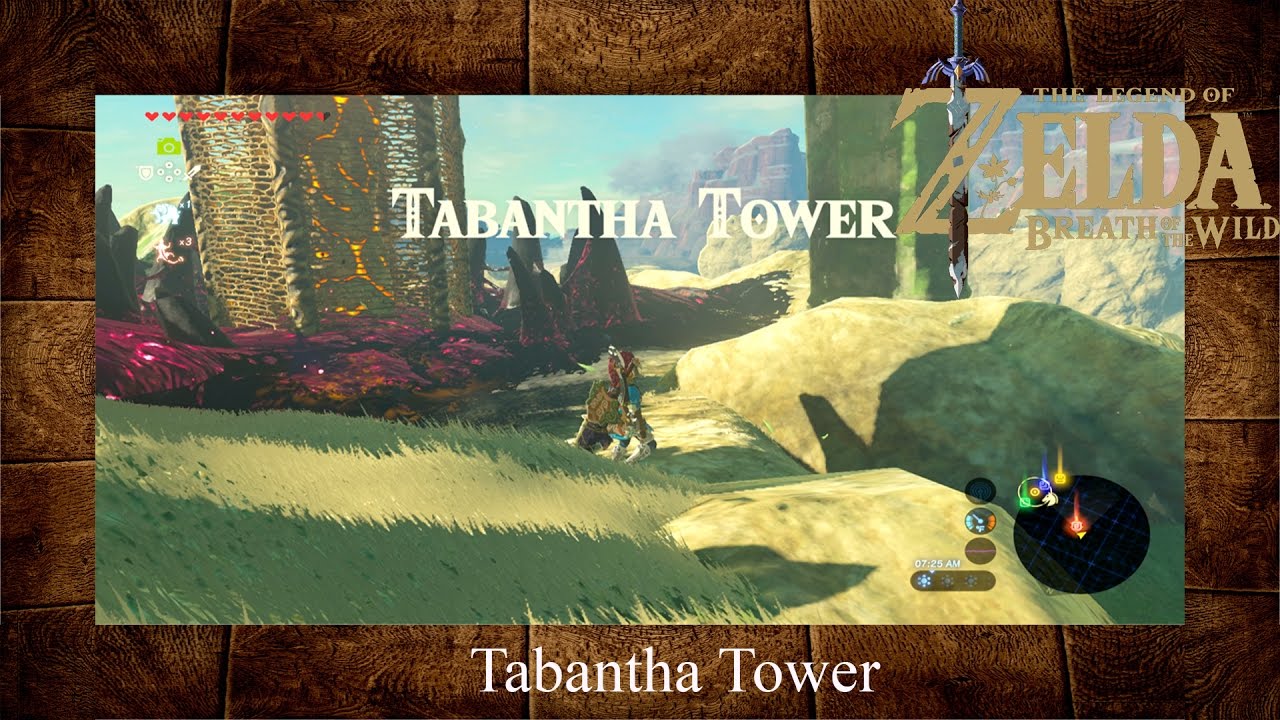Click the blue waypoint beacon on the minimap
1280x720 pixels.
click(1044, 484)
